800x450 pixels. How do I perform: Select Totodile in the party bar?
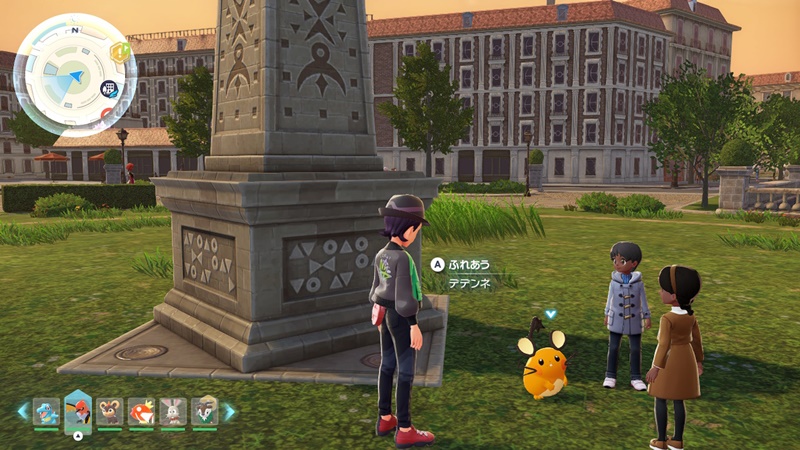coord(46,411)
